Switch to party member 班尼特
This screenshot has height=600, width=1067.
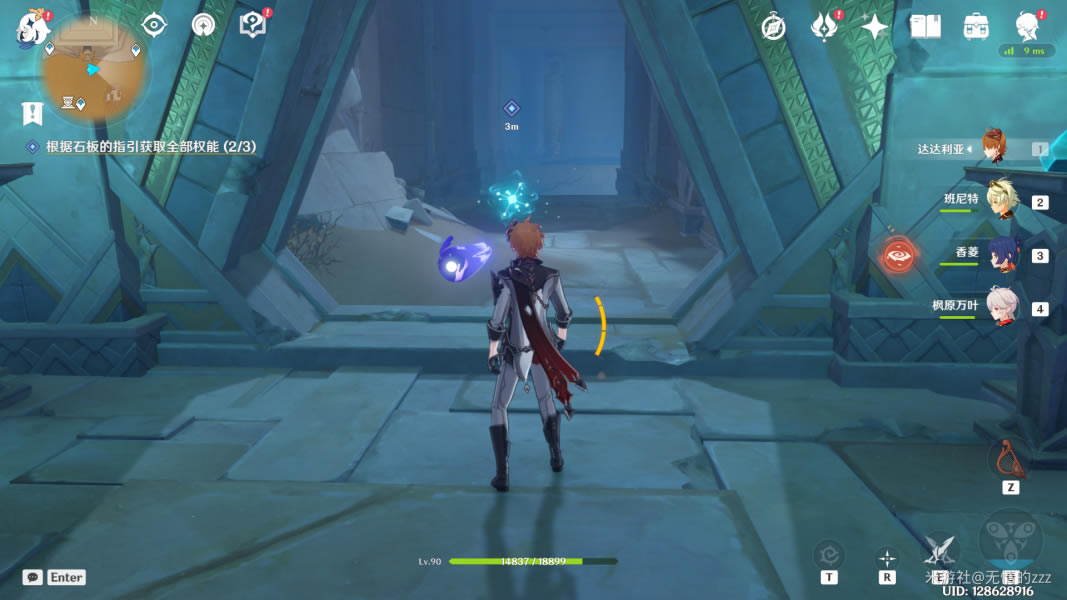pyautogui.click(x=1001, y=199)
